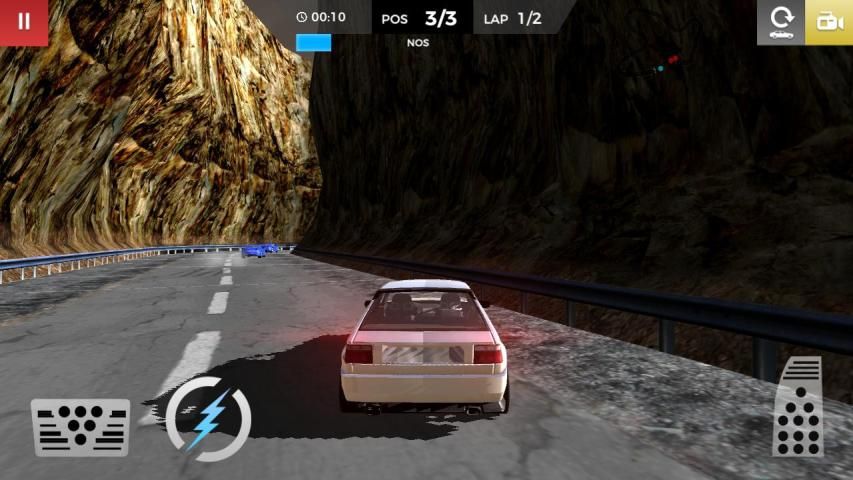This screenshot has width=853, height=480.
Task: Tap the brake pedal
Action: click(x=81, y=427)
